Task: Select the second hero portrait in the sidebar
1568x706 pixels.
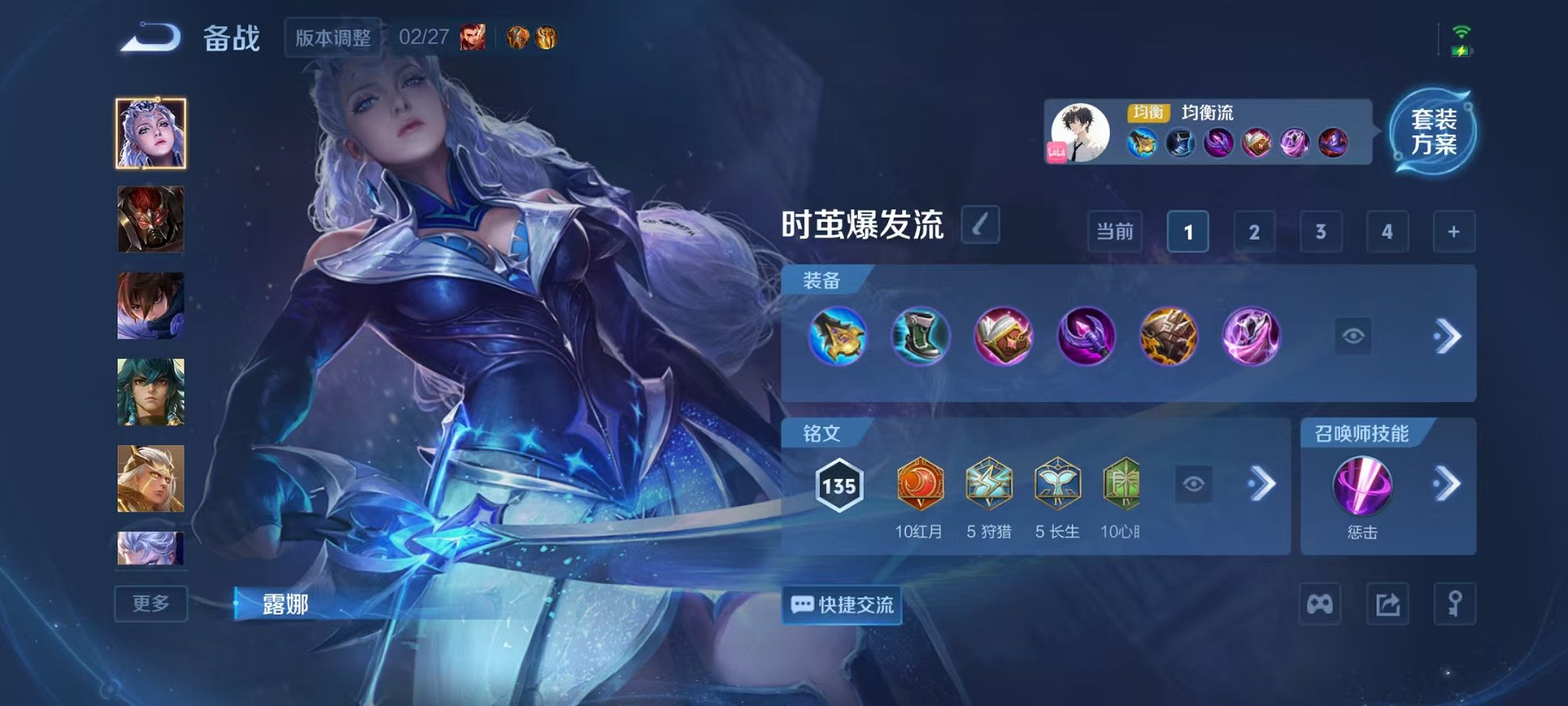Action: pos(151,221)
